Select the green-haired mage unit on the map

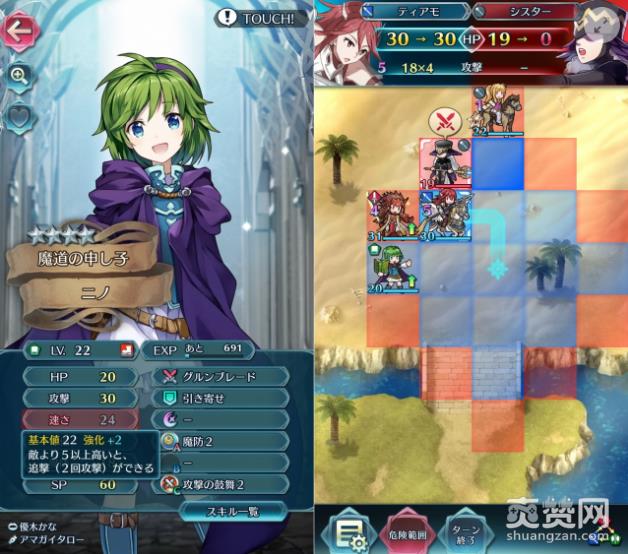(x=392, y=267)
